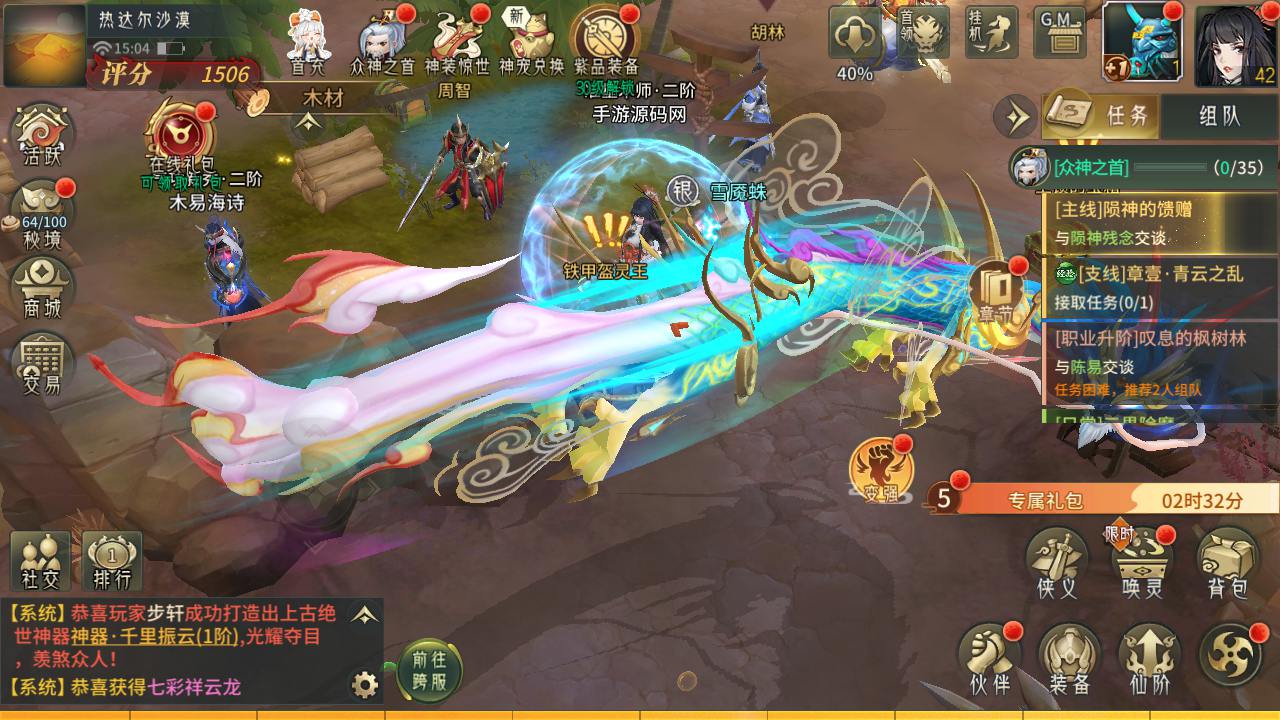The width and height of the screenshot is (1280, 720).
Task: Open the 专属礼包 exclusive gift pack
Action: click(1045, 500)
